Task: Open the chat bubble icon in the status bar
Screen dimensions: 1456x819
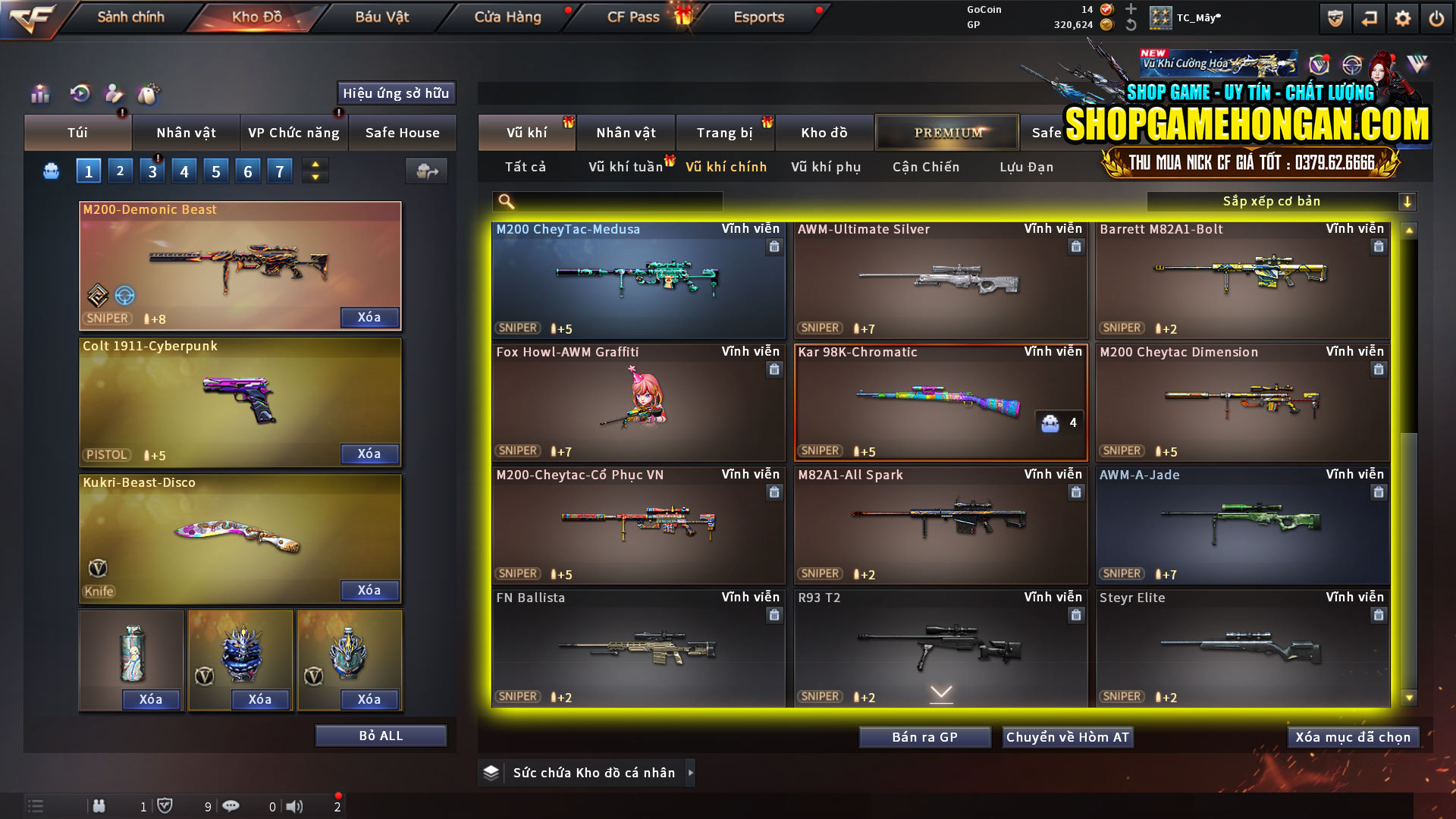Action: [x=231, y=806]
